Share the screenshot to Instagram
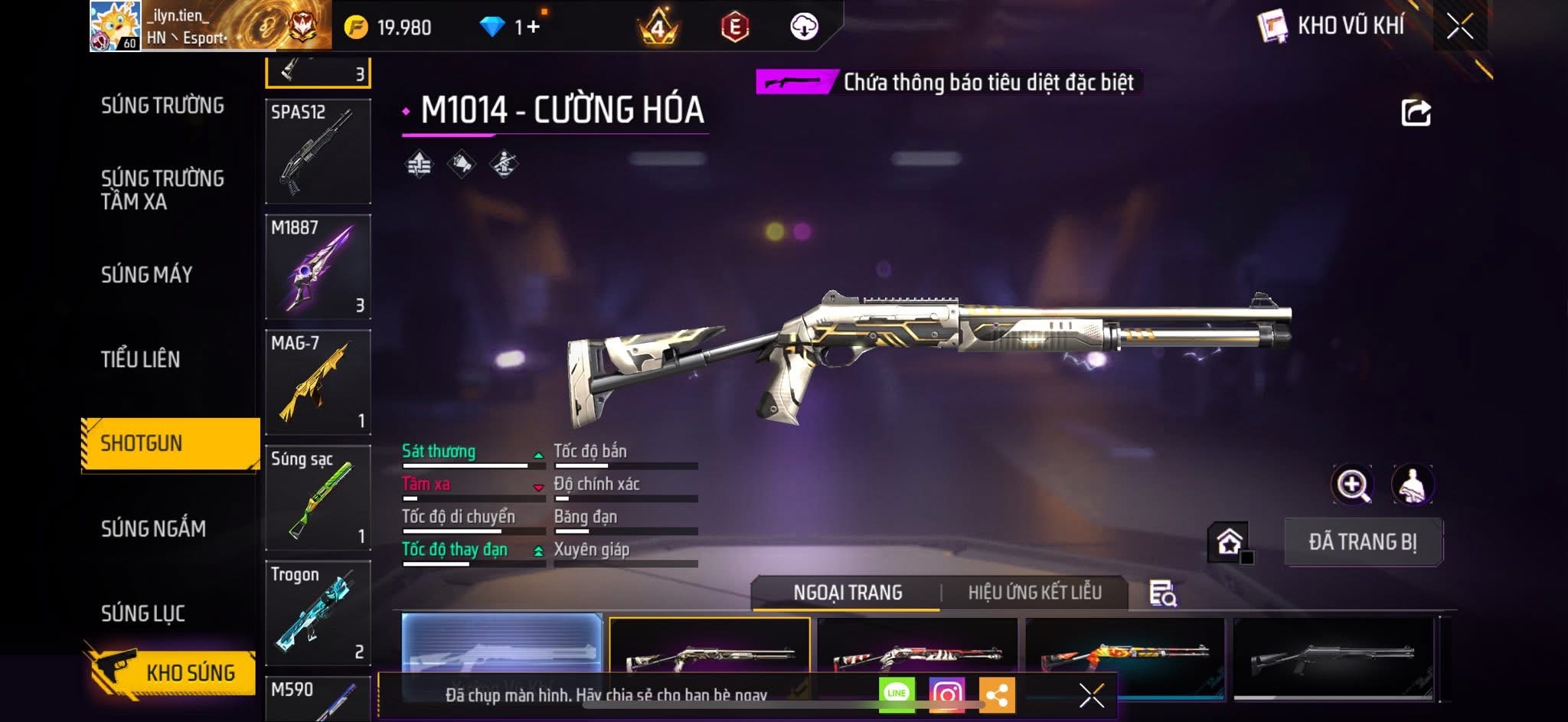1568x722 pixels. coord(946,694)
